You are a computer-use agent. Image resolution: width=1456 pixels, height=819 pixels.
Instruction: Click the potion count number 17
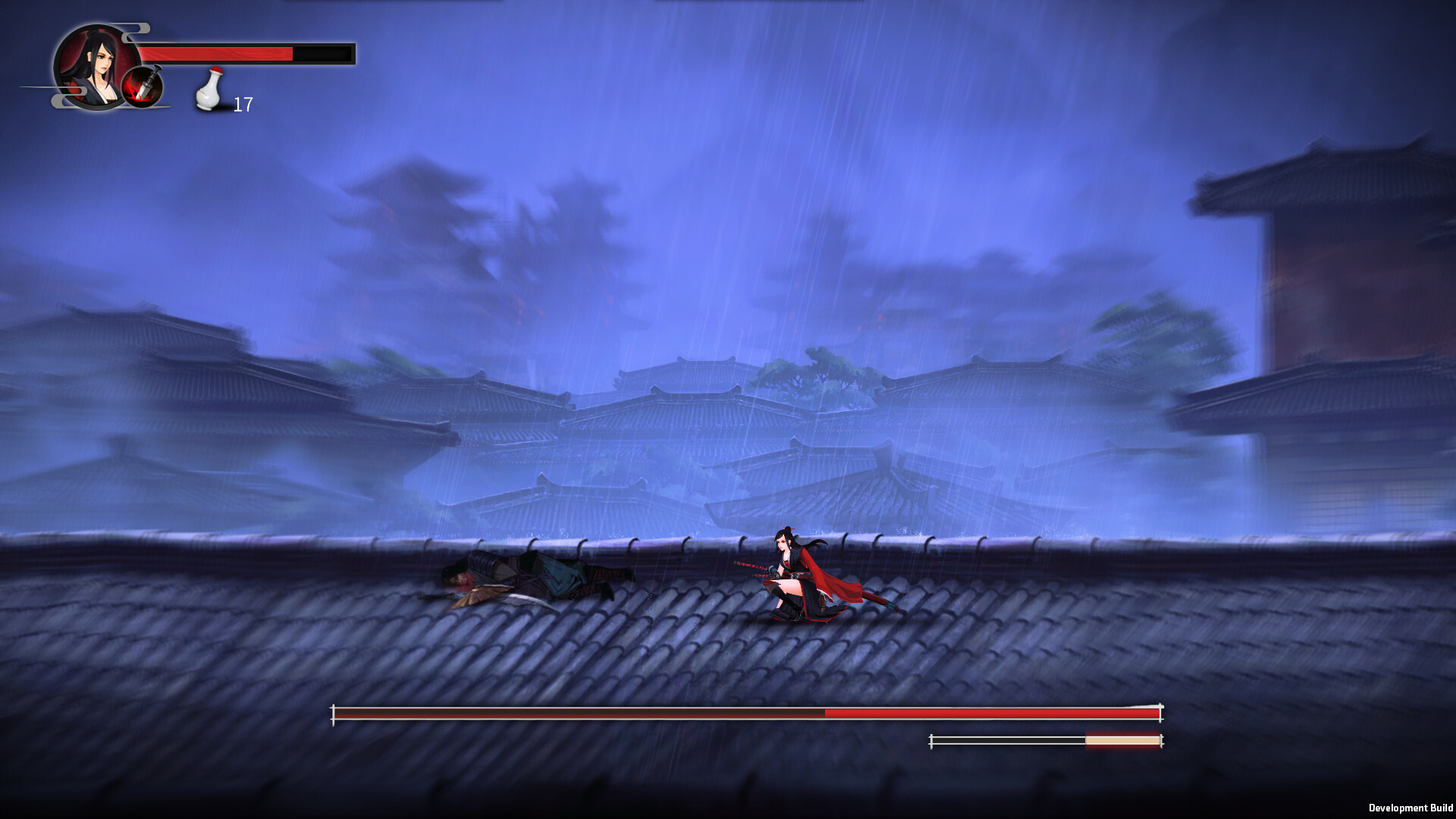click(x=243, y=104)
